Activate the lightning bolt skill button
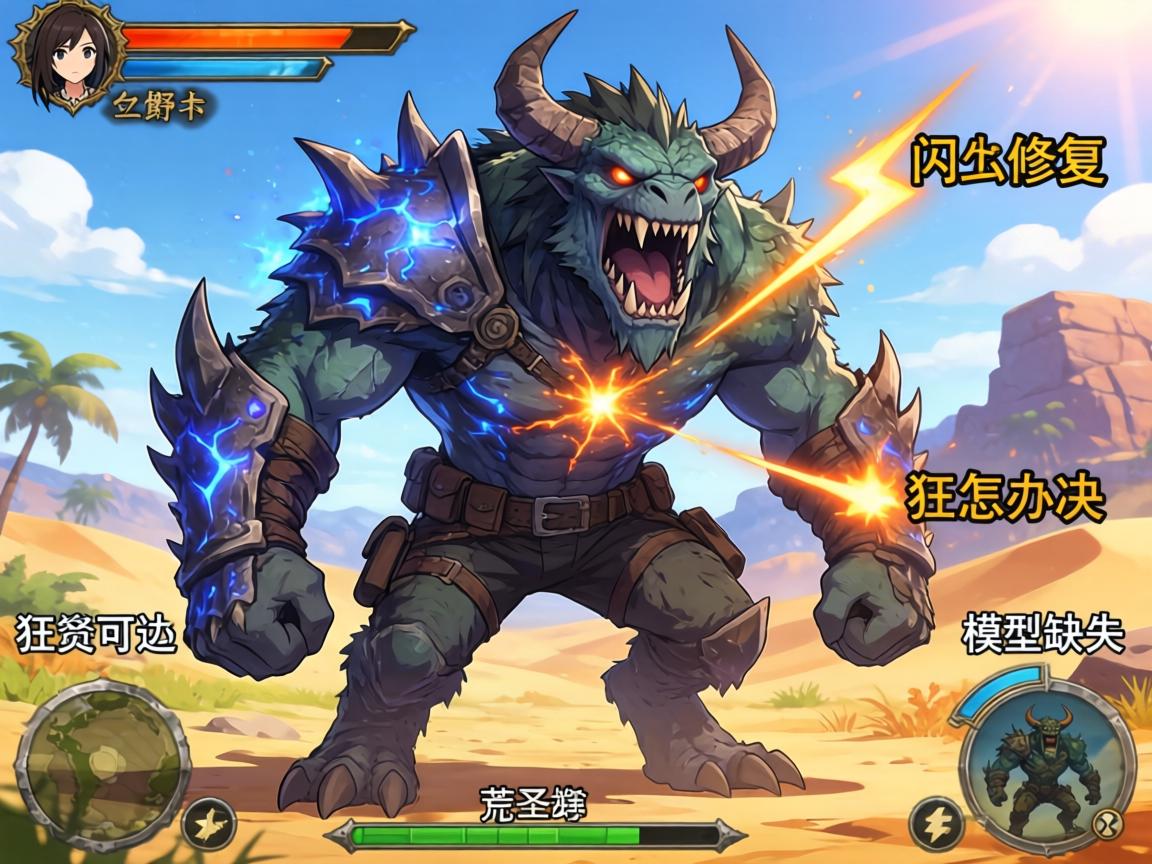The height and width of the screenshot is (864, 1152). pos(937,825)
